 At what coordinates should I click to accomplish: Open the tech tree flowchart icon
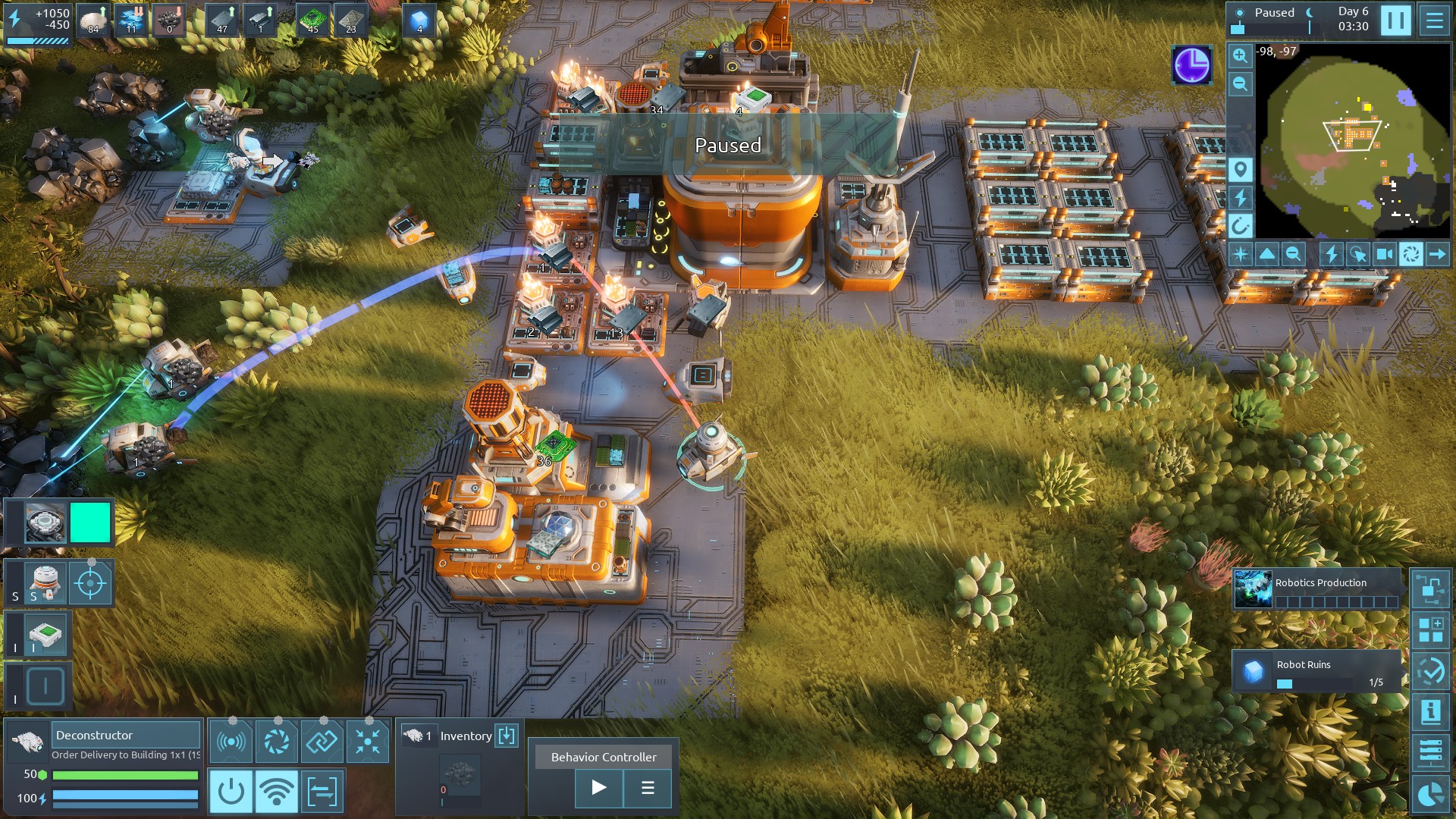[x=1430, y=589]
